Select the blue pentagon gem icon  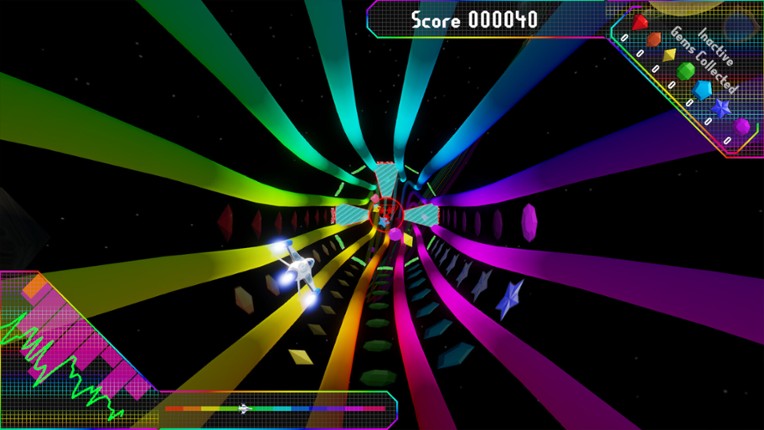point(702,88)
